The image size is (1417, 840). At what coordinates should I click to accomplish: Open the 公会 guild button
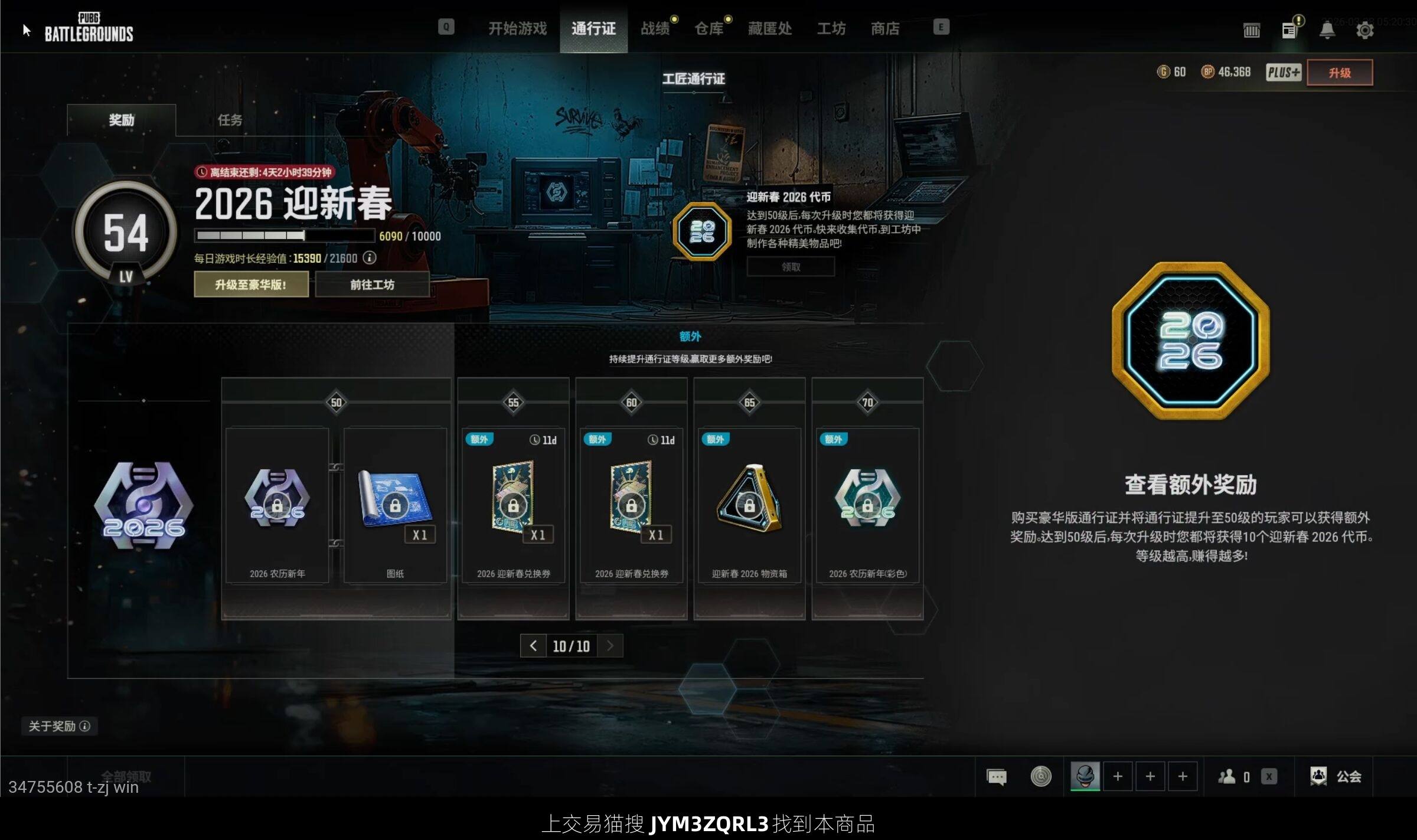[1336, 776]
